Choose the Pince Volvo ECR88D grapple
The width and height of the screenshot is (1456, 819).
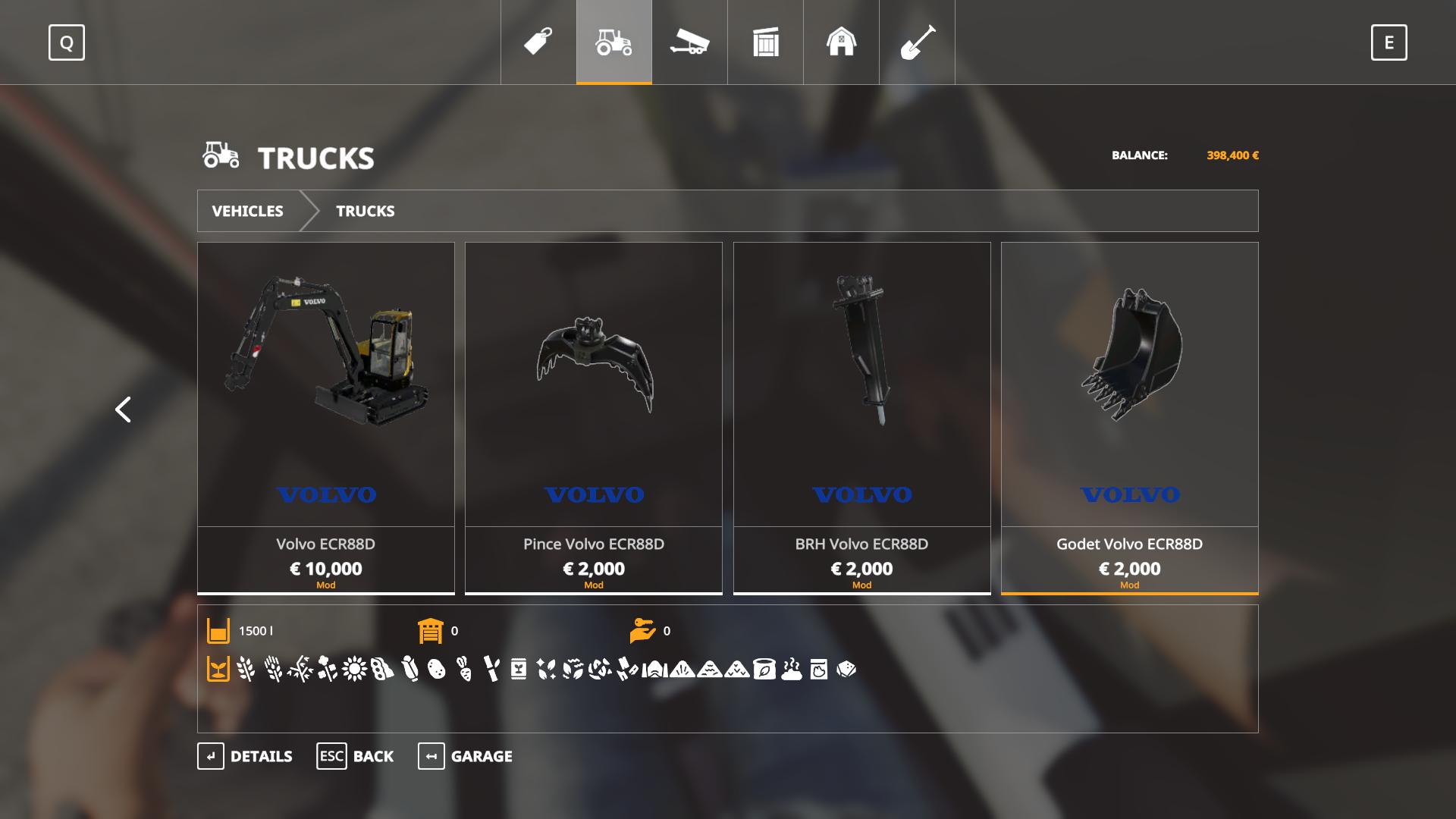point(594,417)
